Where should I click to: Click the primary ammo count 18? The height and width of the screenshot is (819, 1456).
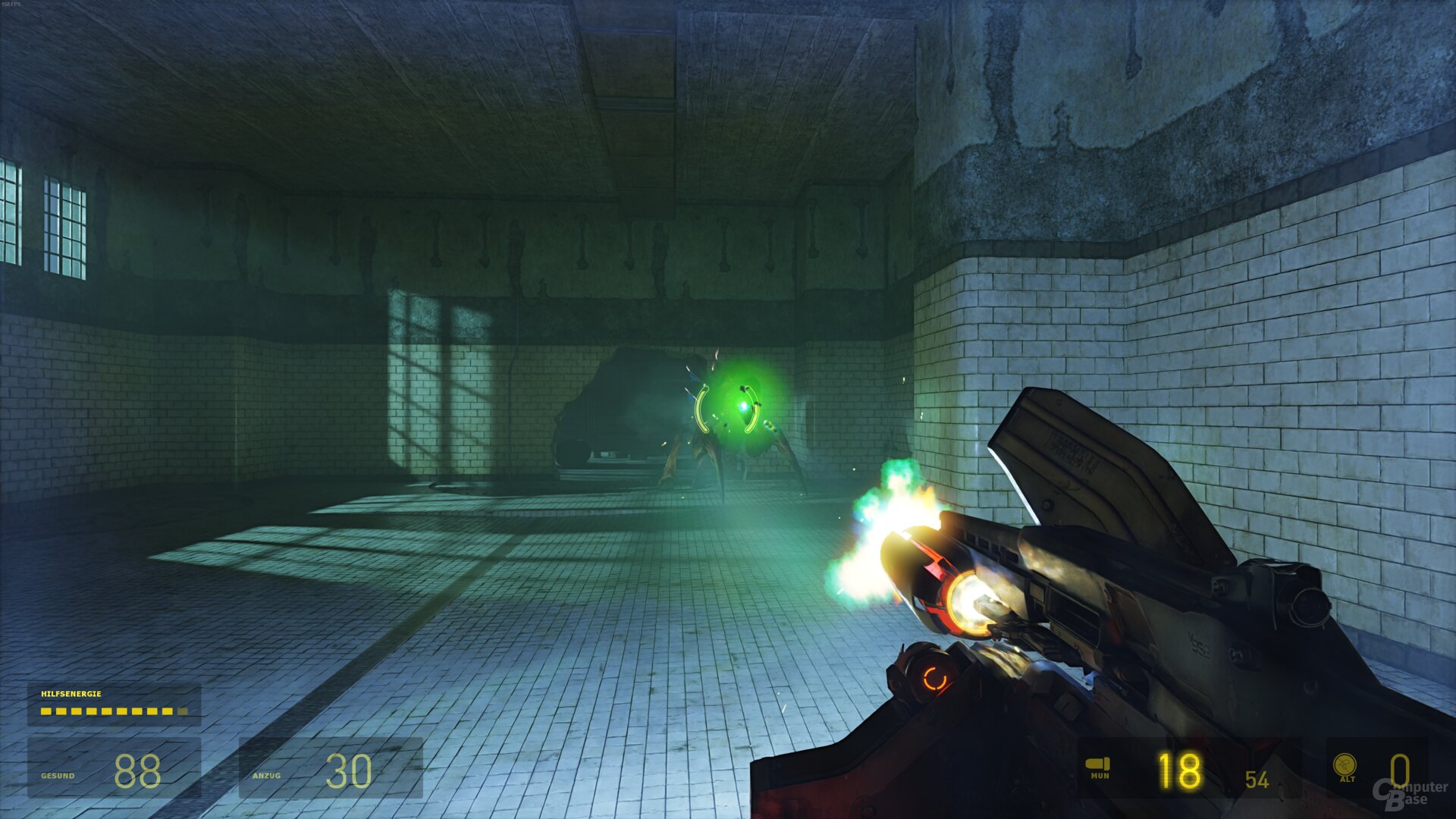1178,770
